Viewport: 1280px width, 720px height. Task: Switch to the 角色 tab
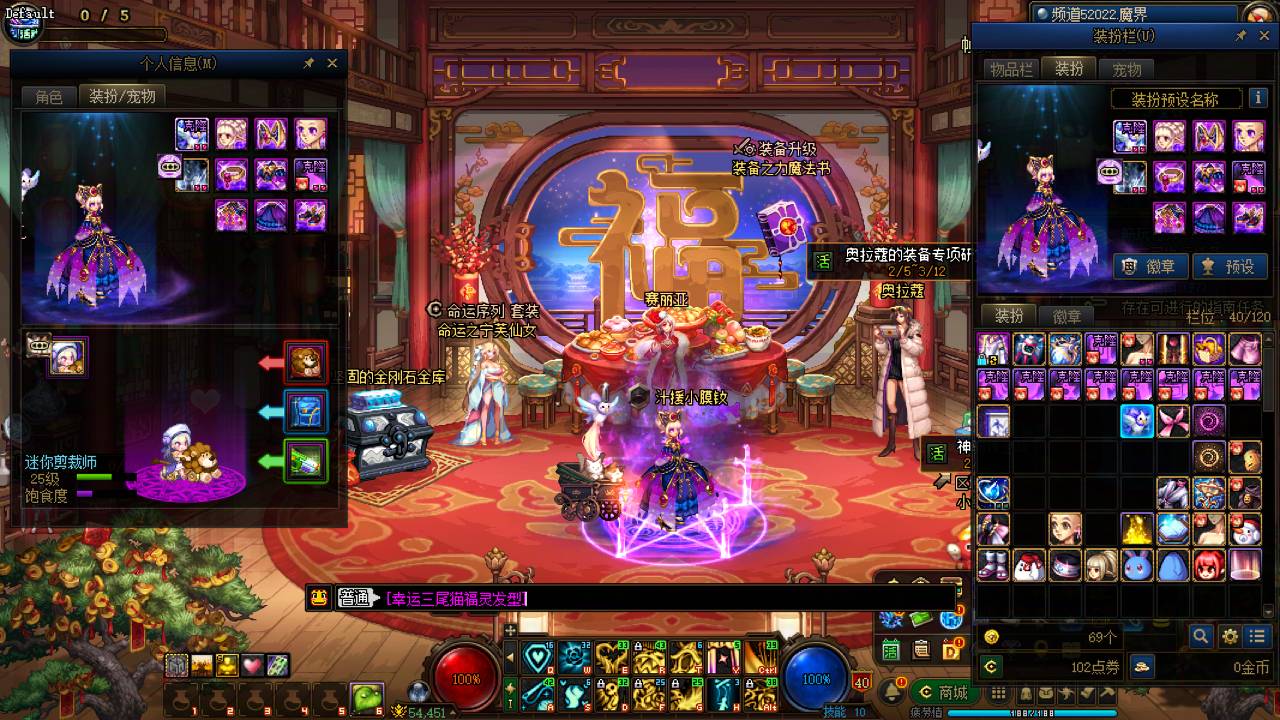pyautogui.click(x=49, y=96)
